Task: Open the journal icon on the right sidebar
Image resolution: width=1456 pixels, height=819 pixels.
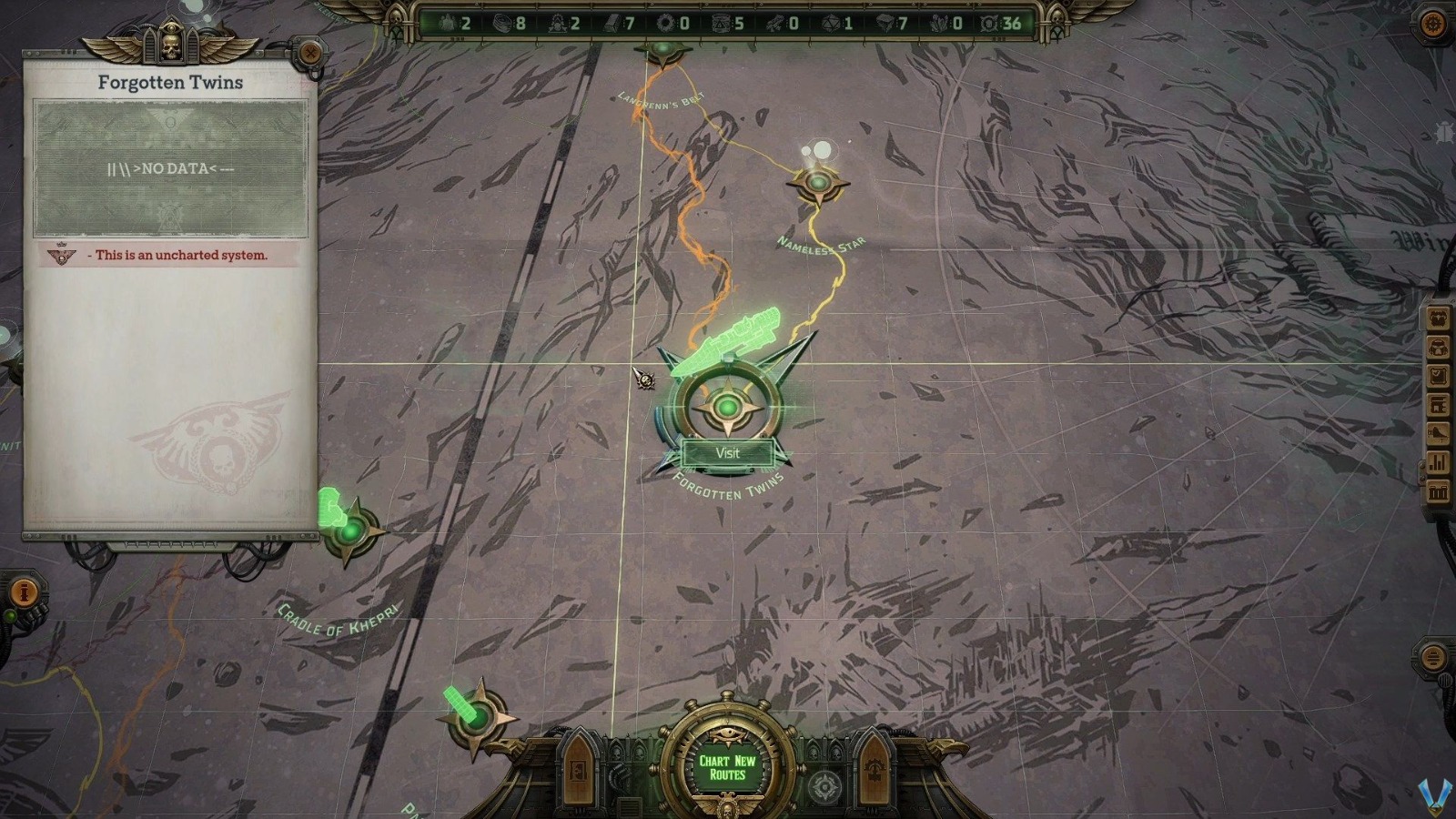Action: (x=1438, y=373)
